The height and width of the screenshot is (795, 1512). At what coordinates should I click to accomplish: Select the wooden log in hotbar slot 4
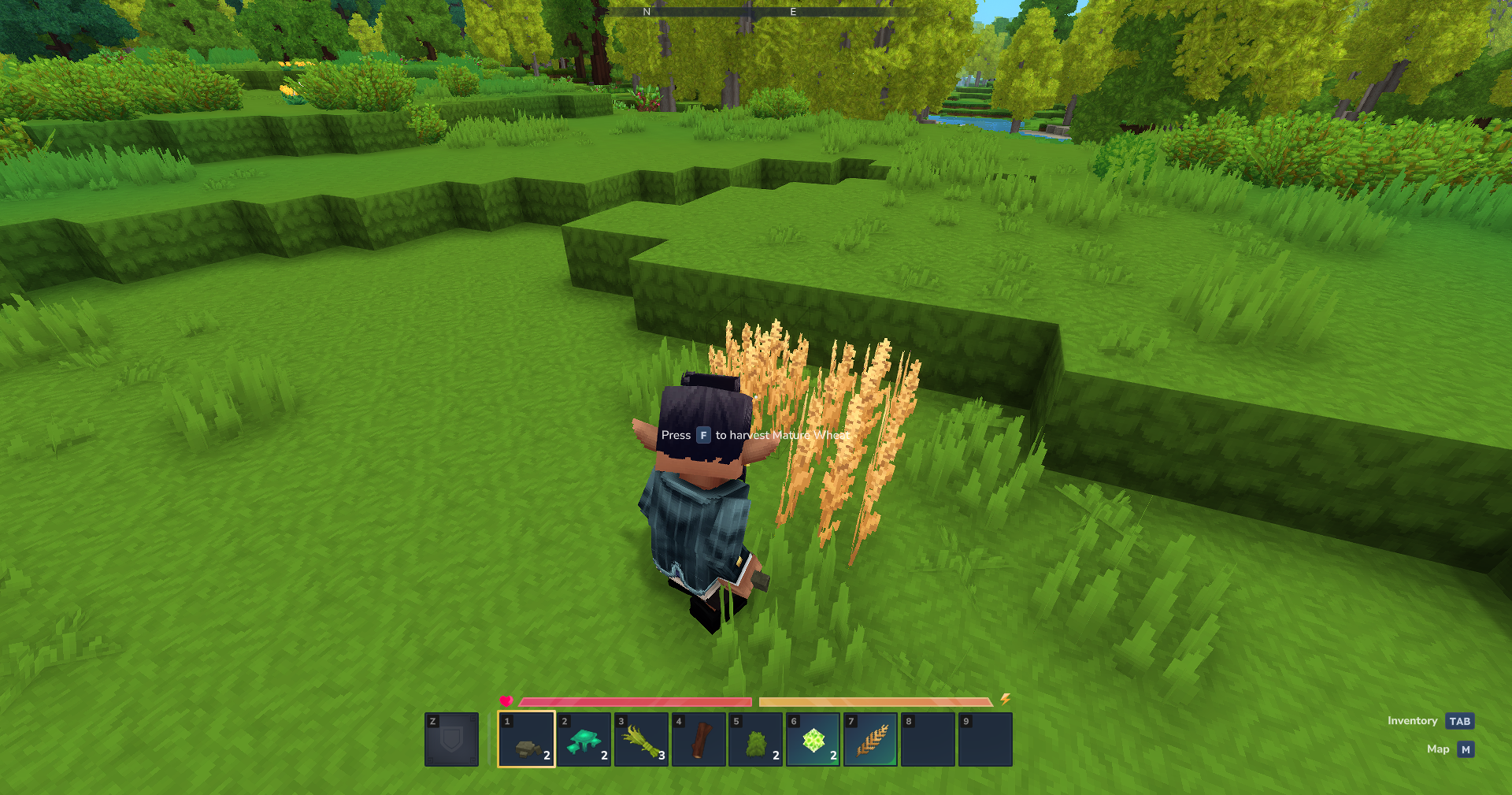[699, 739]
